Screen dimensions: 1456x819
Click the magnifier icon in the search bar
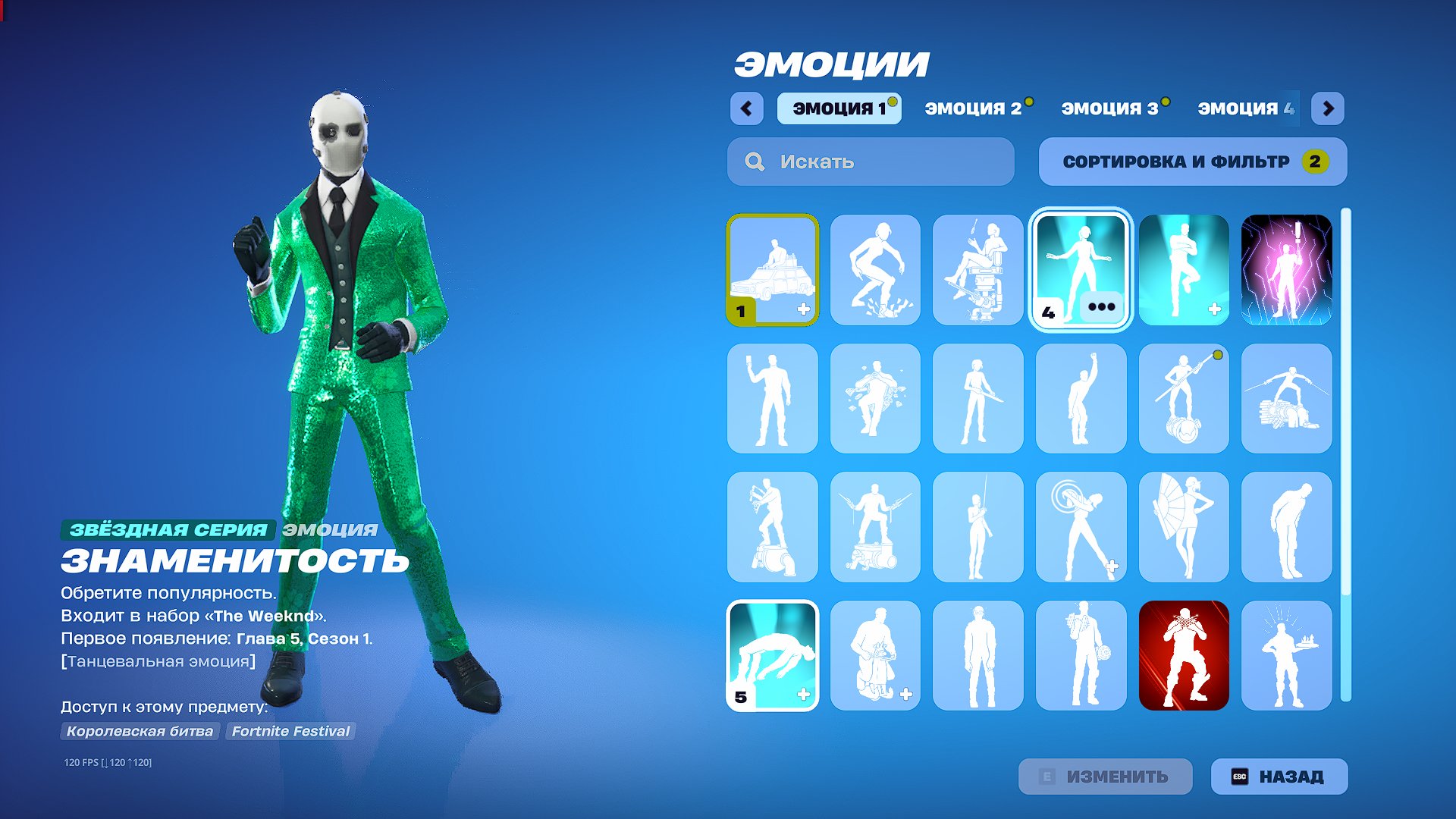(x=753, y=162)
